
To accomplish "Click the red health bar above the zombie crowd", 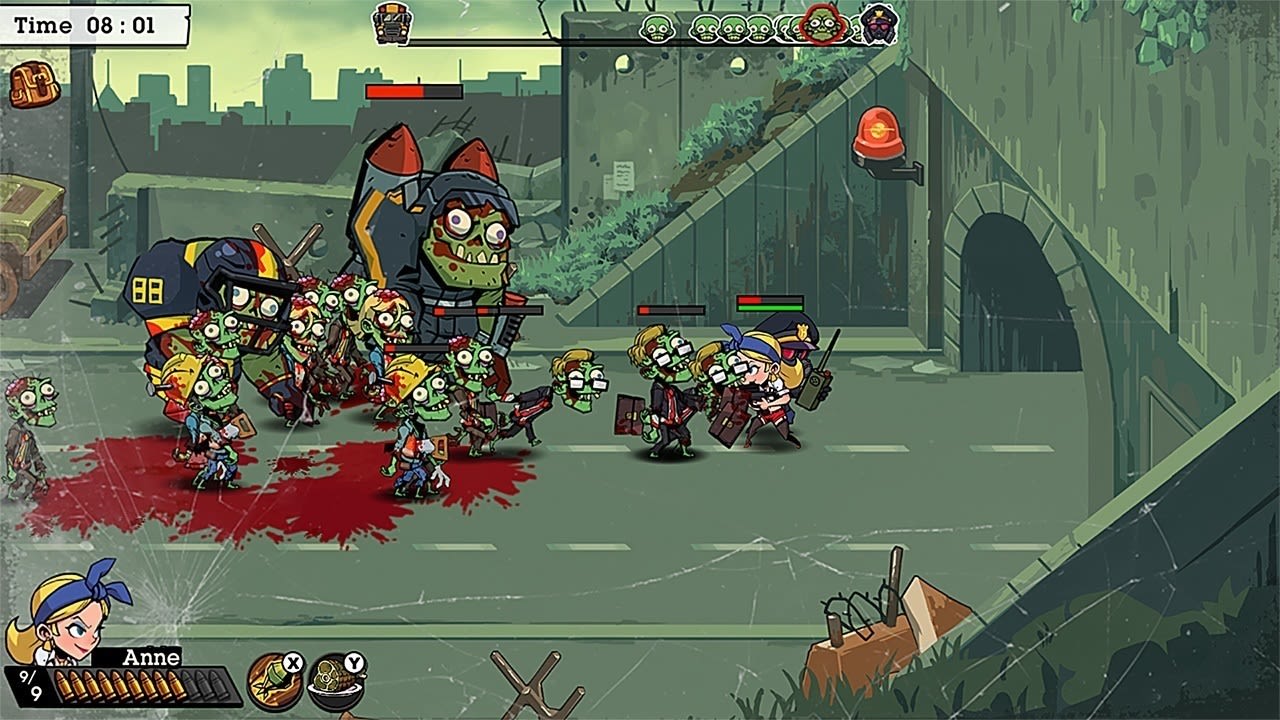I will tap(670, 311).
